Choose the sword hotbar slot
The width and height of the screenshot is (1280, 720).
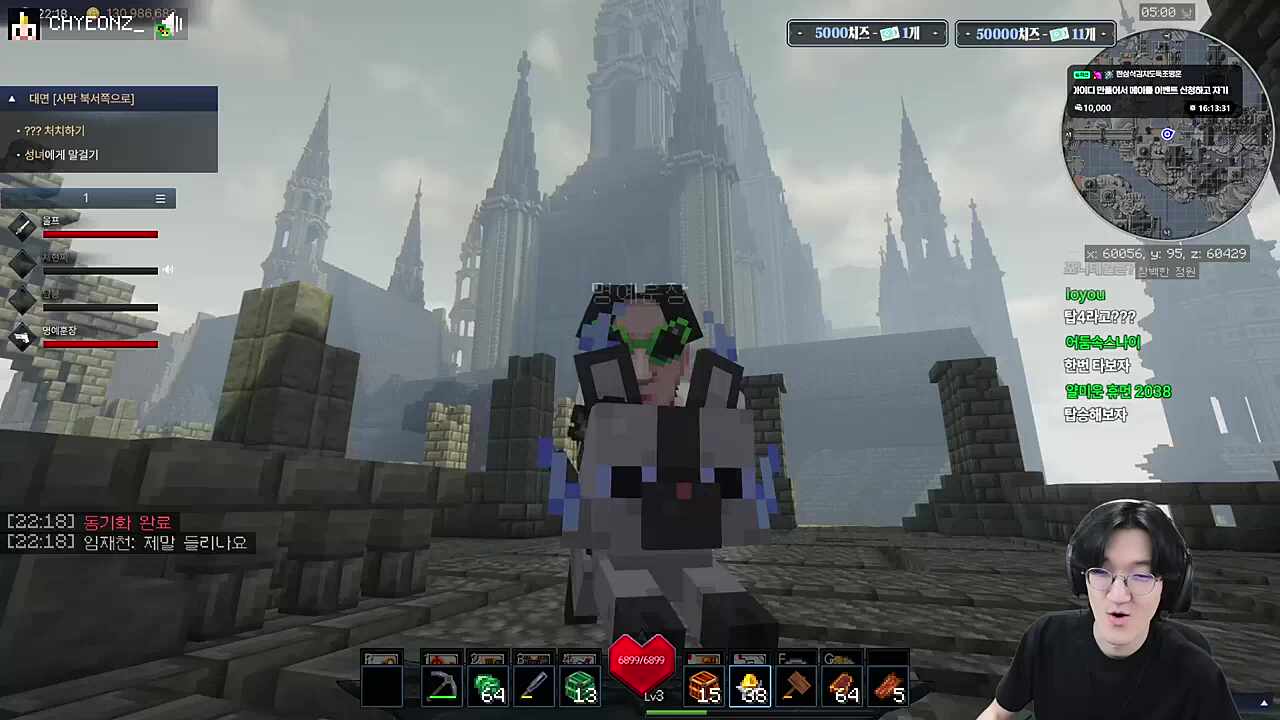534,686
